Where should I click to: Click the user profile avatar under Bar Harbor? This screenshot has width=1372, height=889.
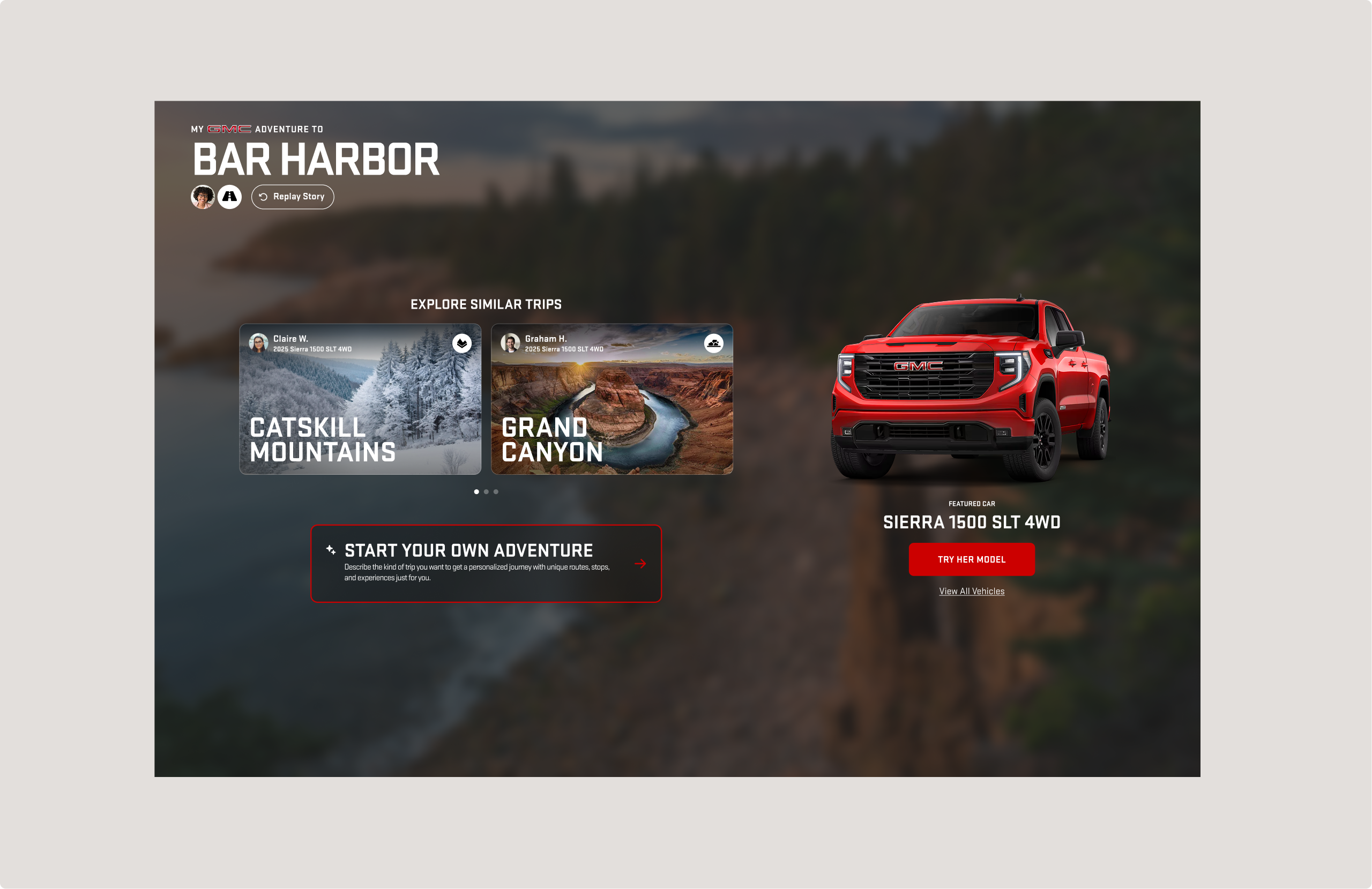click(x=203, y=197)
